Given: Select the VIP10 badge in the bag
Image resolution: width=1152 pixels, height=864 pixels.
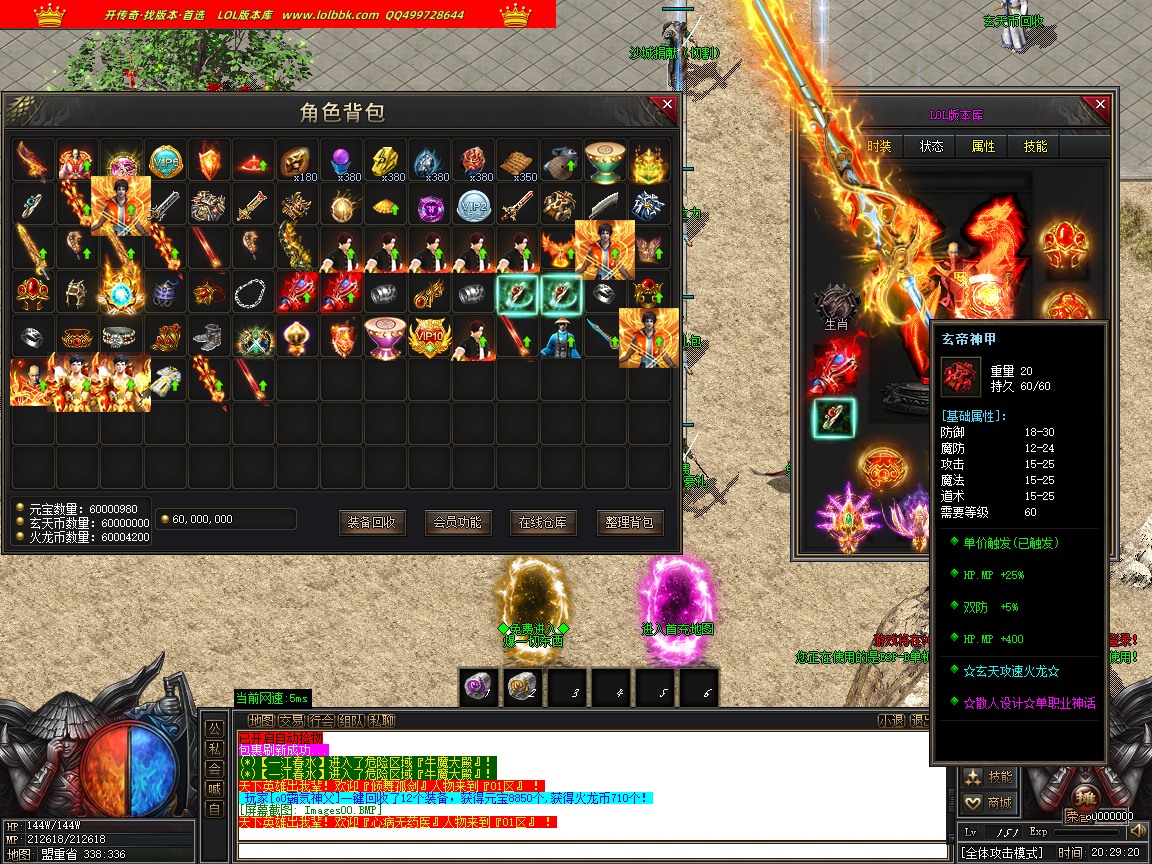Looking at the screenshot, I should tap(430, 337).
